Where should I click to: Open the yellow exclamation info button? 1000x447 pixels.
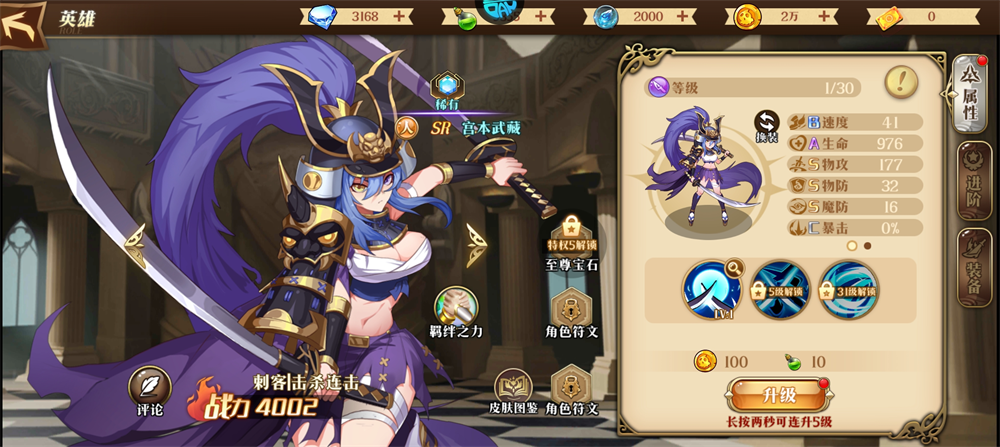point(902,81)
